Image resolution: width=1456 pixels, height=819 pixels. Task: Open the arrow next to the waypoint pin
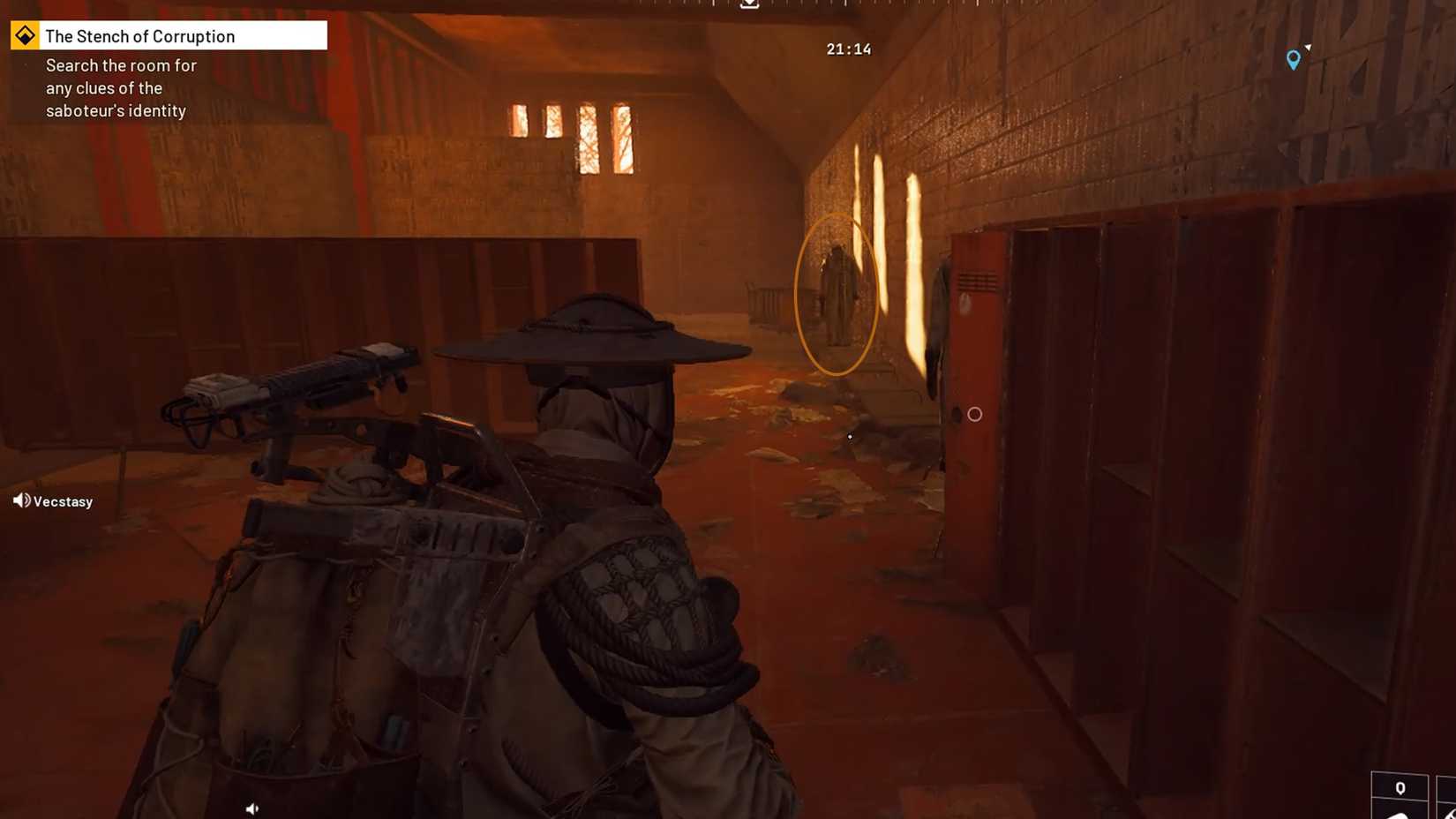pyautogui.click(x=1309, y=48)
